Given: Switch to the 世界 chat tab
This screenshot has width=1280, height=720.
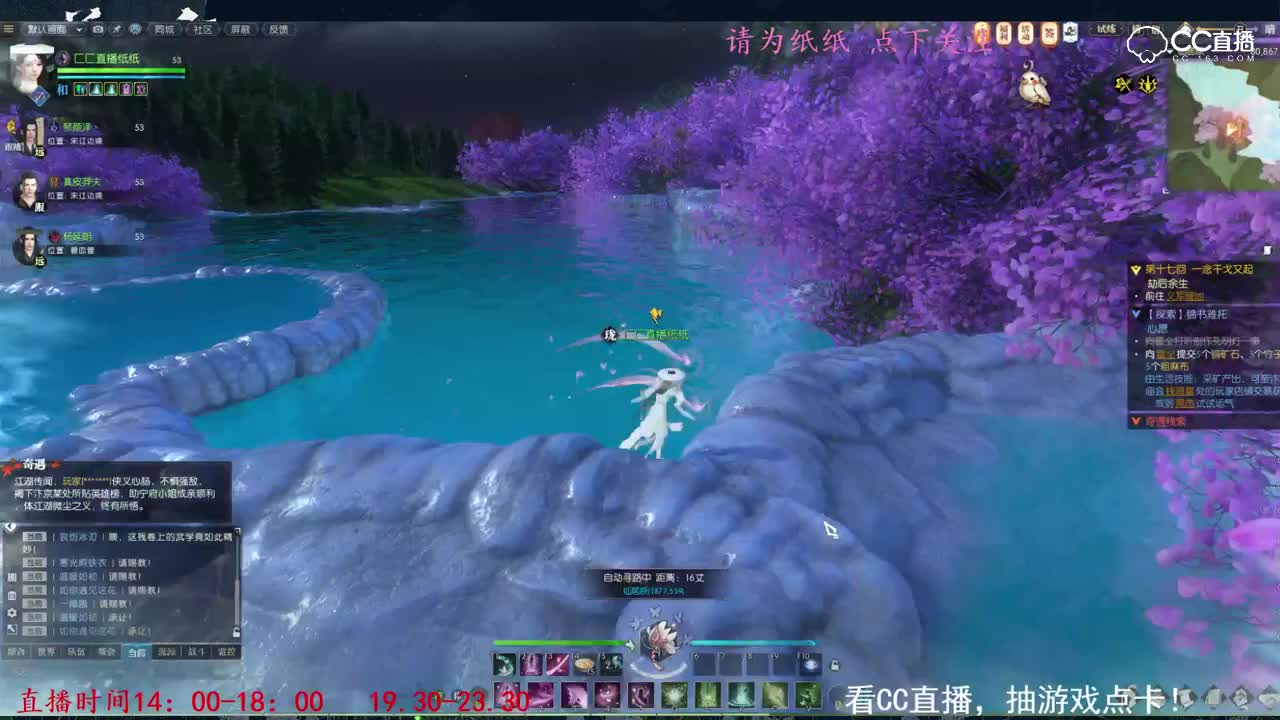Looking at the screenshot, I should (x=46, y=651).
